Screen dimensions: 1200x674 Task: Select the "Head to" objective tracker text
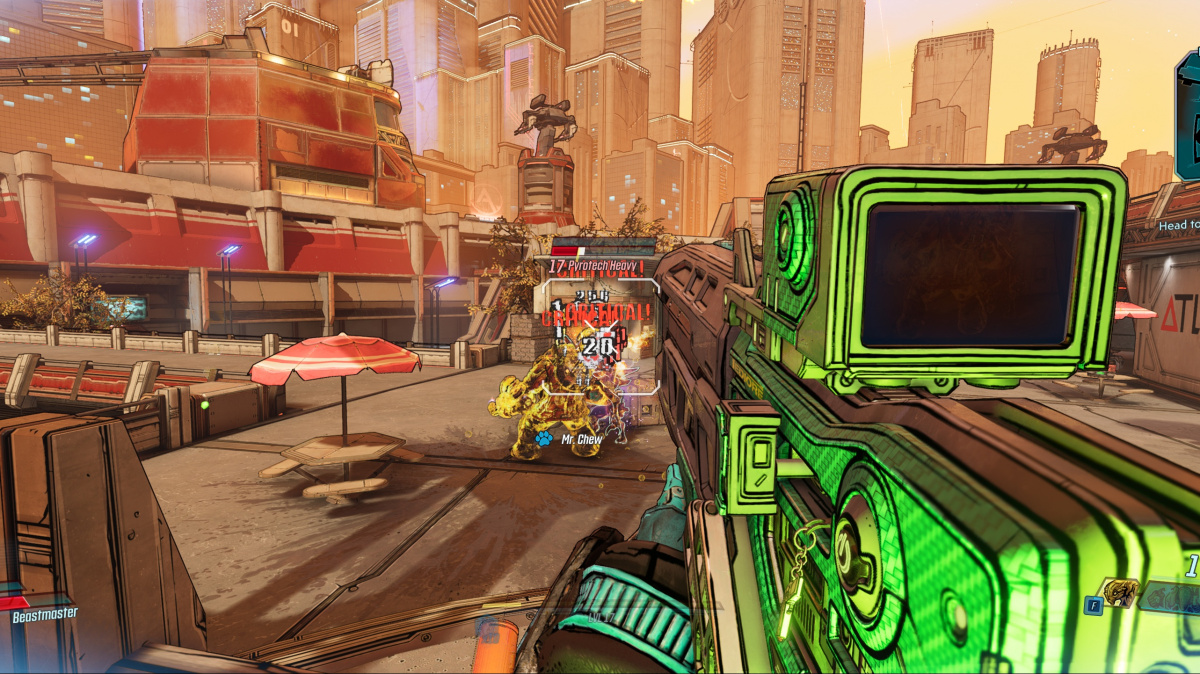point(1178,226)
